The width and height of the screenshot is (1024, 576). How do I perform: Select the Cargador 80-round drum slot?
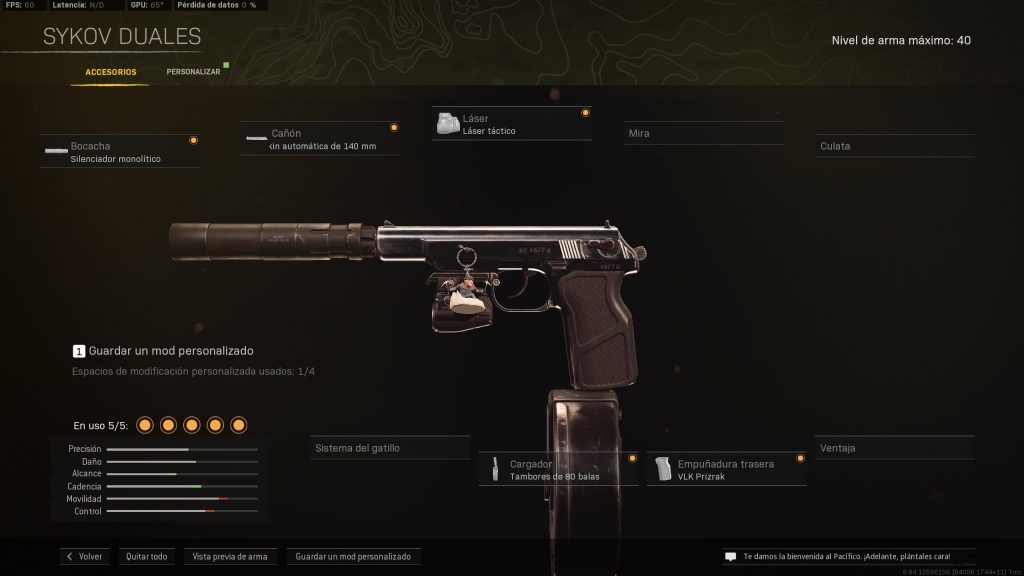pyautogui.click(x=558, y=470)
